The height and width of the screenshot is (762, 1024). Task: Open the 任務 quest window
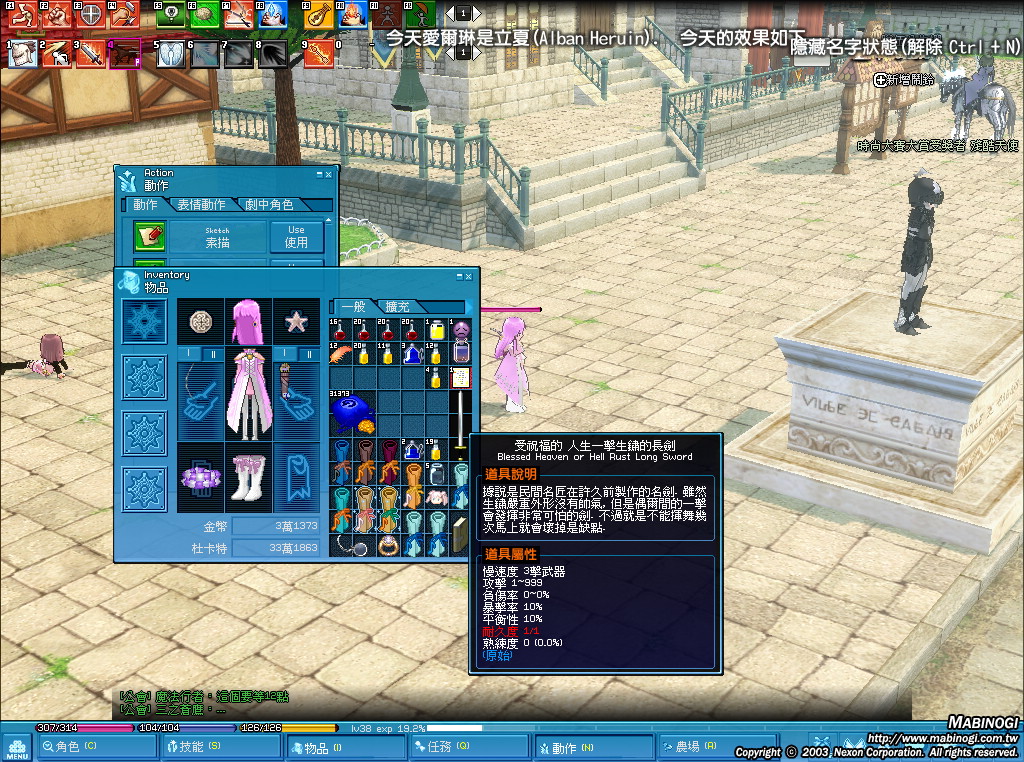click(x=447, y=746)
